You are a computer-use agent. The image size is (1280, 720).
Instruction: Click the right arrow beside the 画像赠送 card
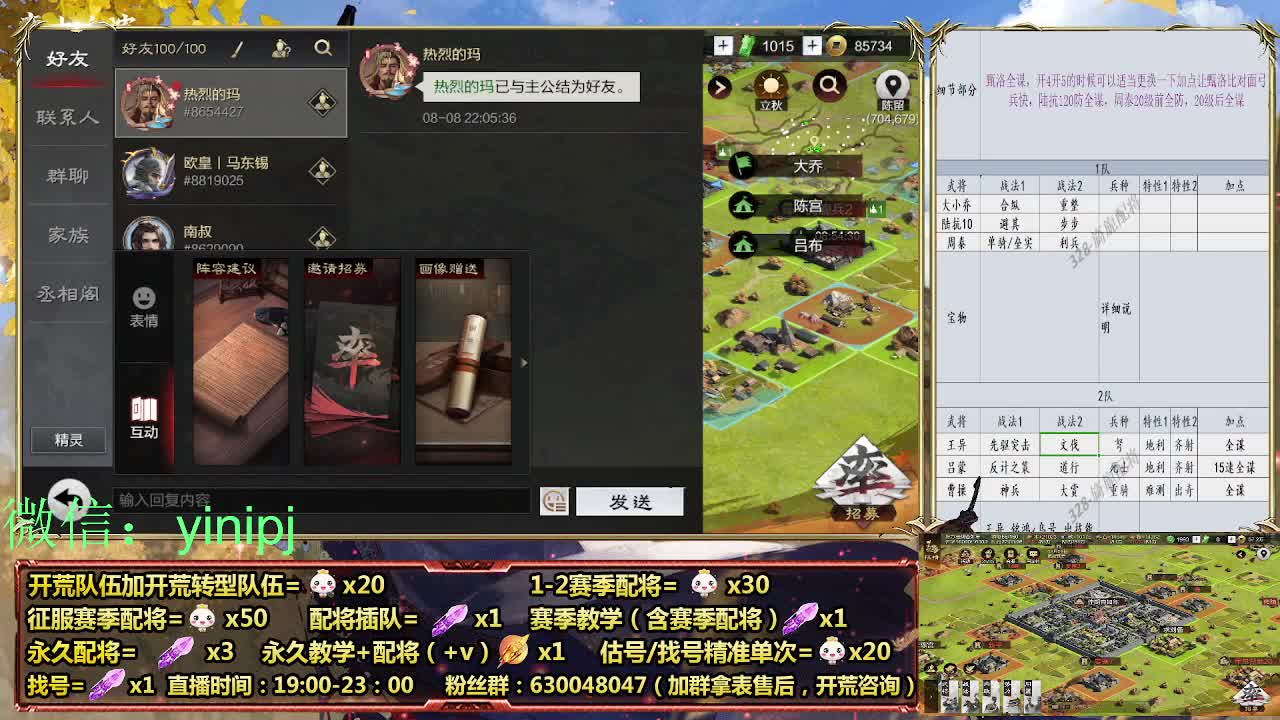coord(523,363)
